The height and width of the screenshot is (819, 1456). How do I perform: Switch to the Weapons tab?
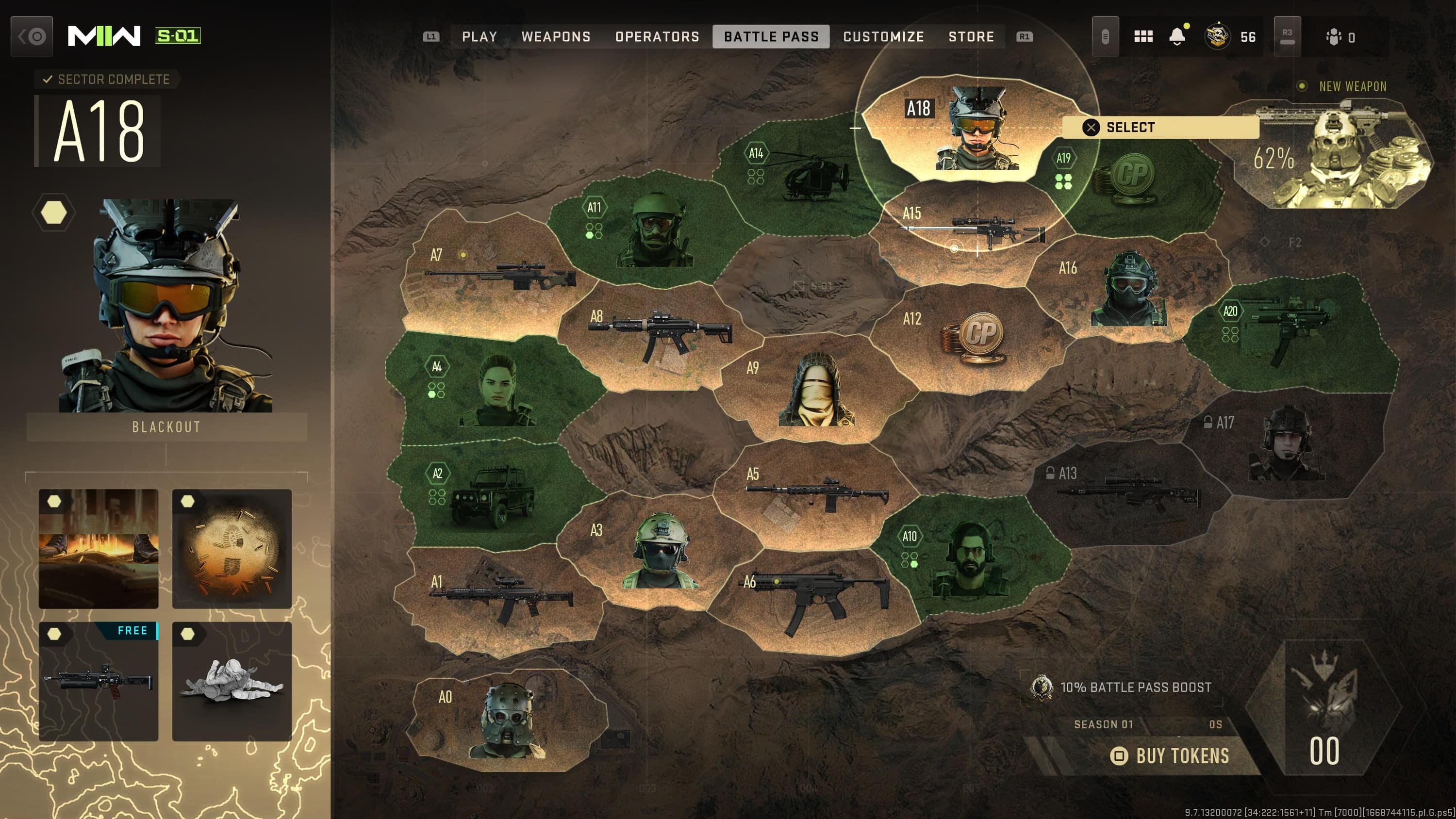(556, 37)
